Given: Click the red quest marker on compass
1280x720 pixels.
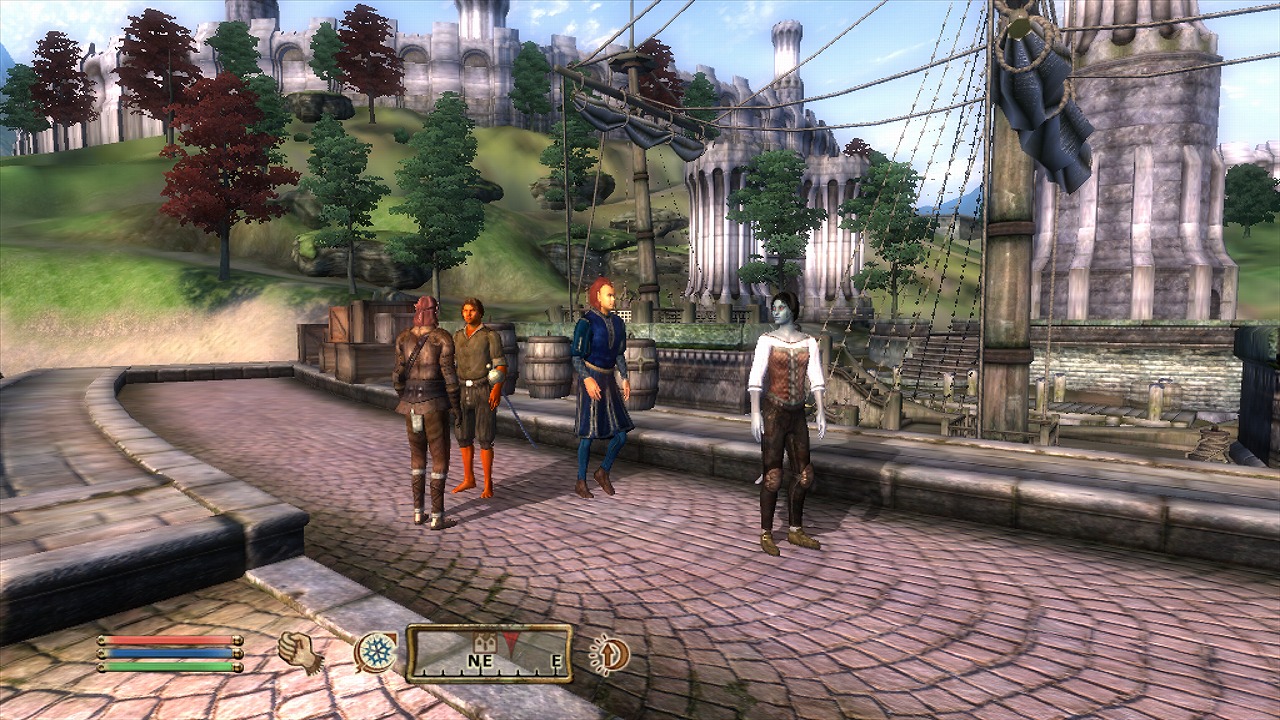Looking at the screenshot, I should click(x=511, y=642).
